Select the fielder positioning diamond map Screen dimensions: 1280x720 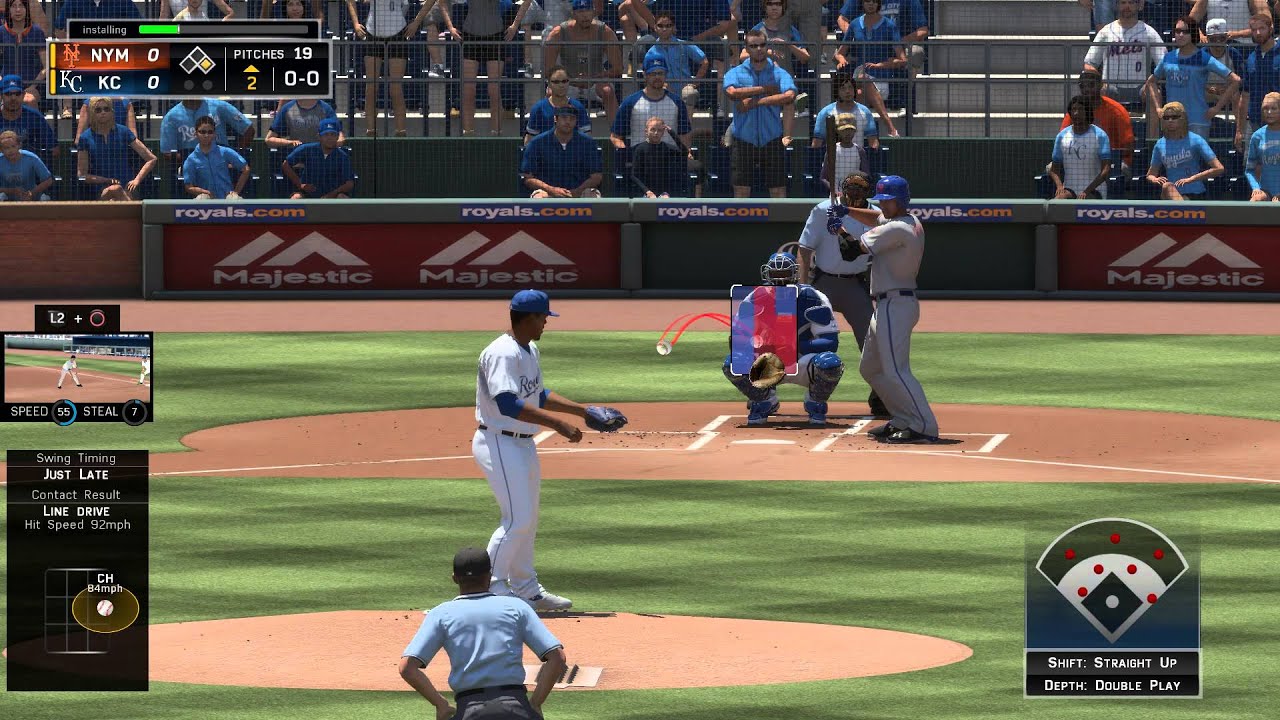(x=1112, y=582)
